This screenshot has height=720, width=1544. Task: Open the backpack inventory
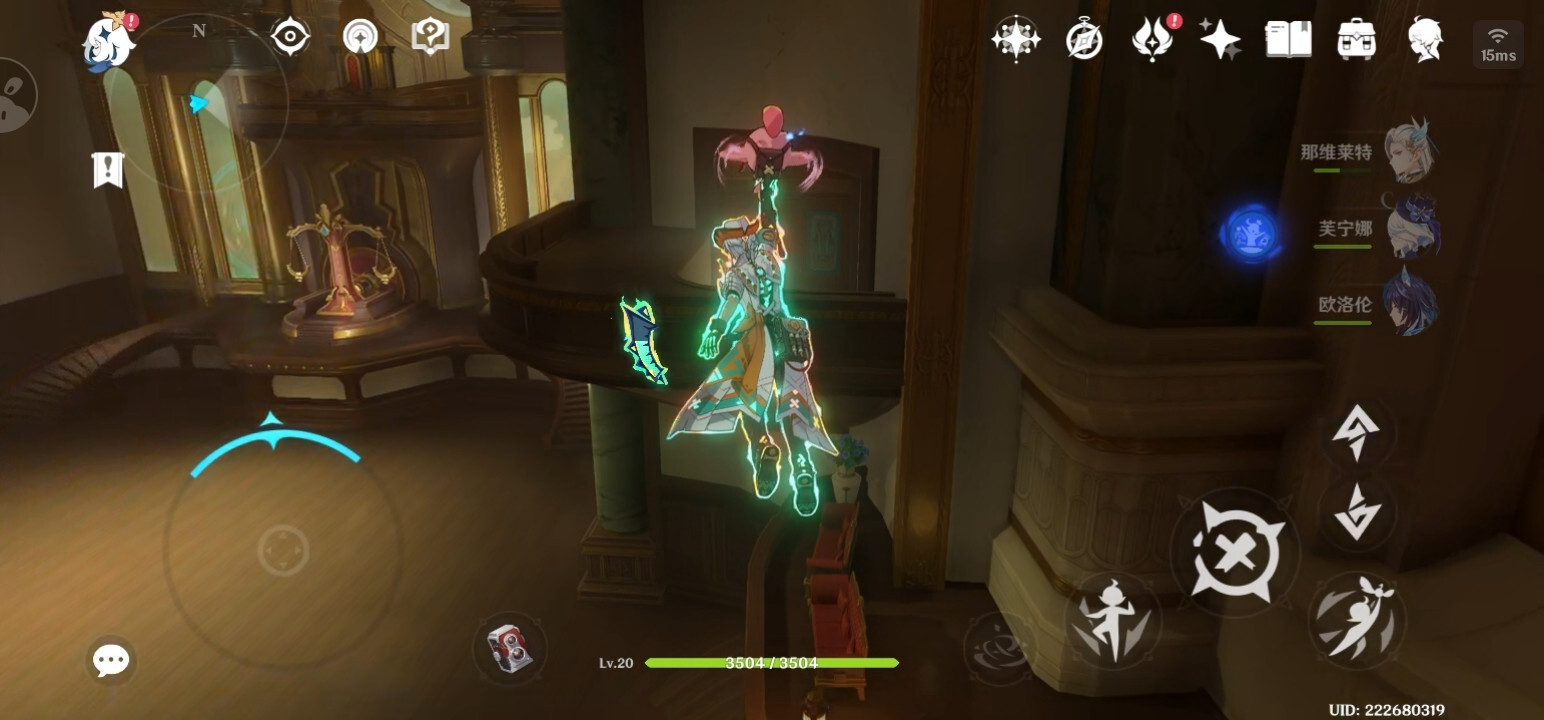(1357, 40)
